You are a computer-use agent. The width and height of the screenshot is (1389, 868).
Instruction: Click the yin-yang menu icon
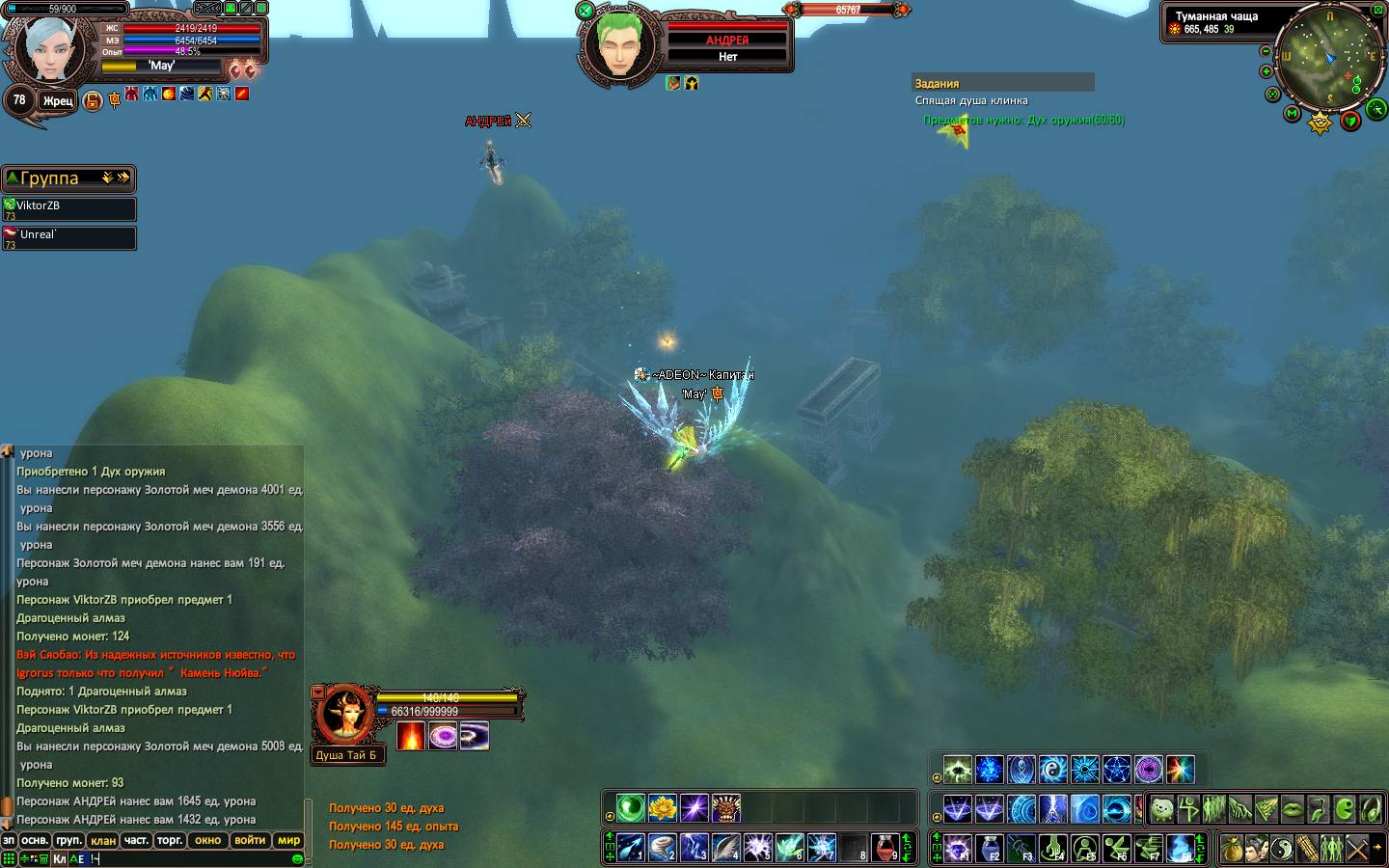pyautogui.click(x=1281, y=849)
